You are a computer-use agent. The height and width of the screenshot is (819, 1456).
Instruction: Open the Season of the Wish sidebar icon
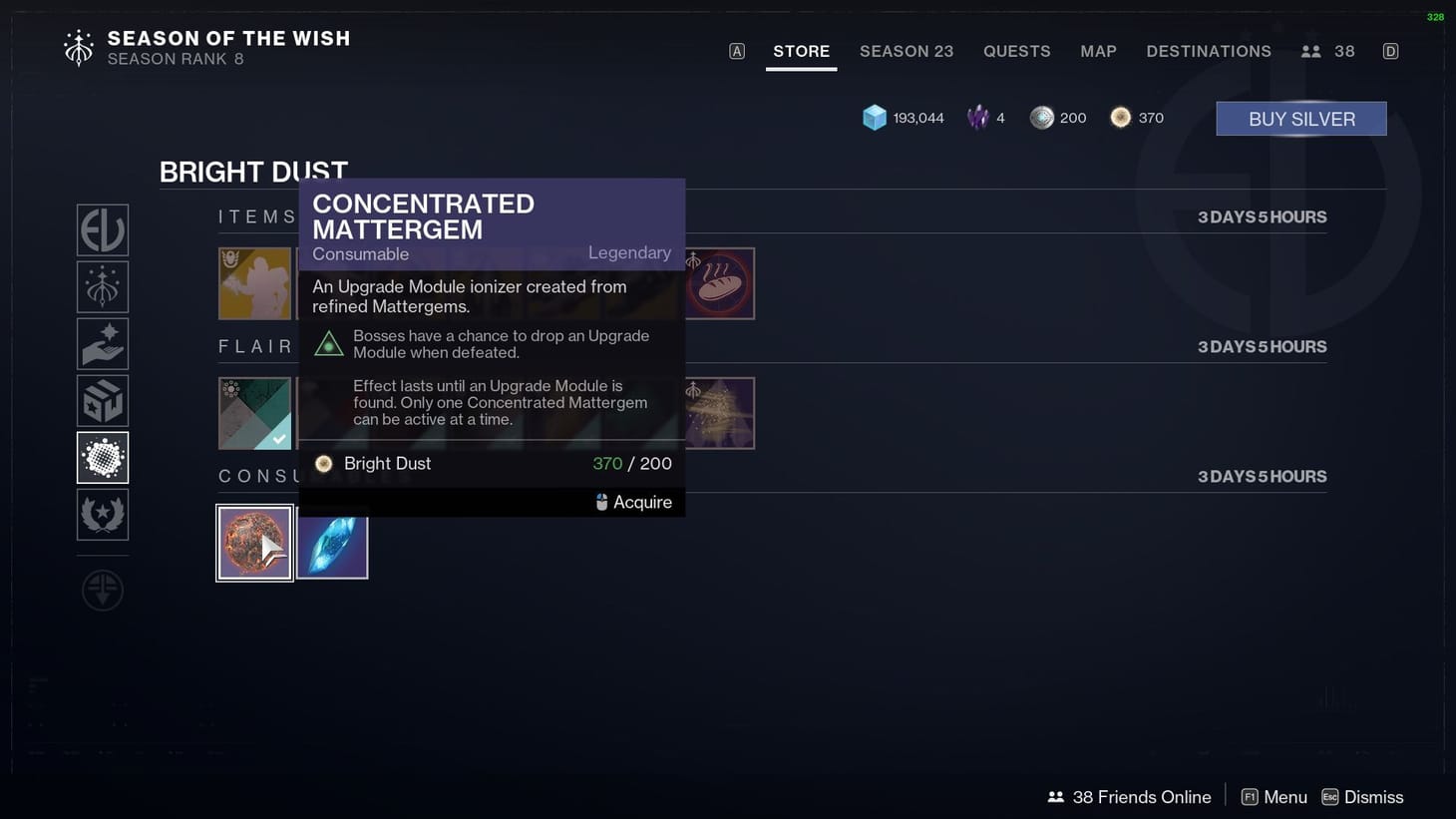[x=102, y=285]
